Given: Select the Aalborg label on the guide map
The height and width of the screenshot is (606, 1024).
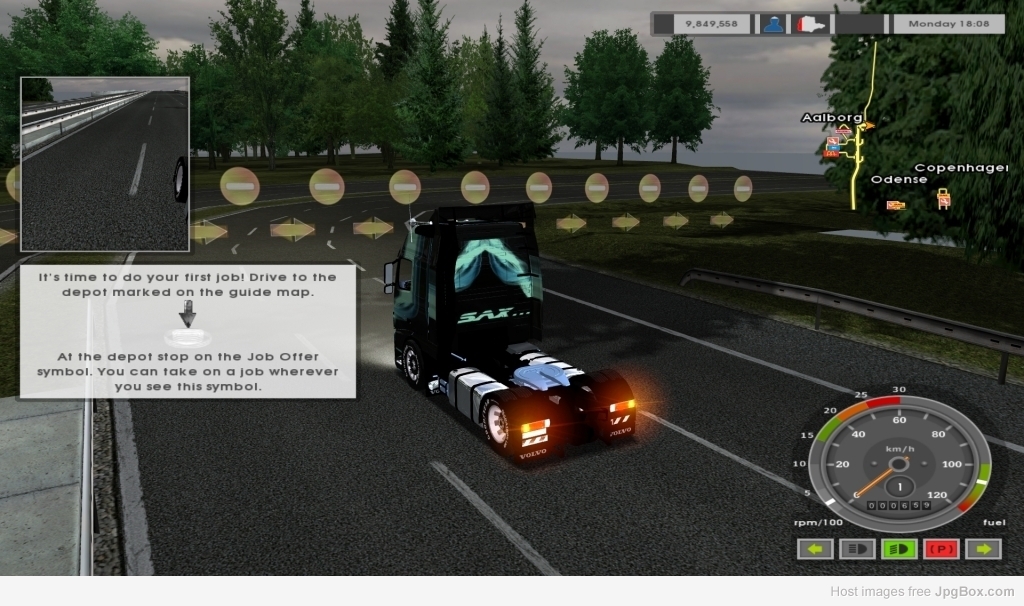Looking at the screenshot, I should tap(831, 118).
